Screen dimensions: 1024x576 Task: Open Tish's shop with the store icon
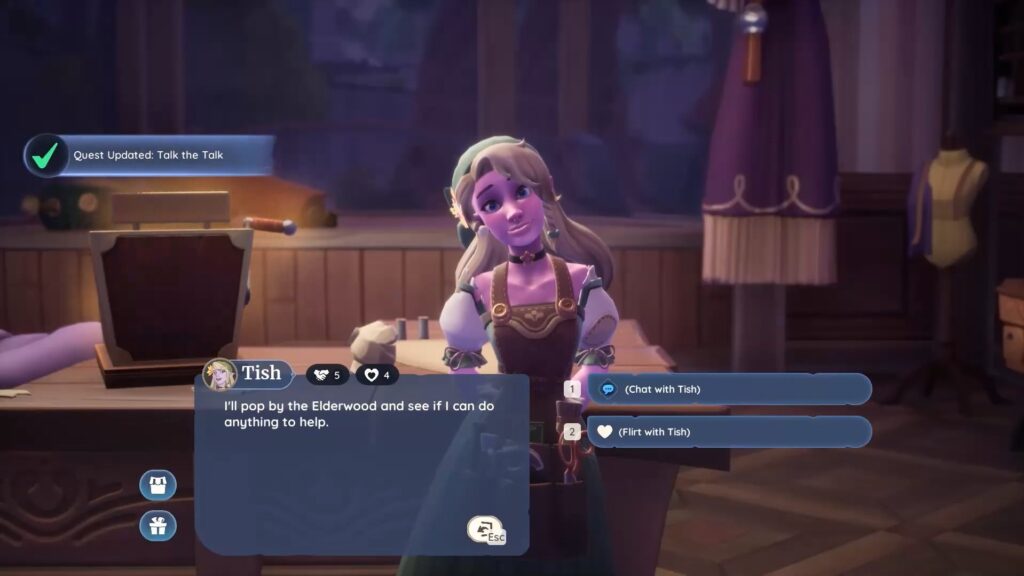pyautogui.click(x=158, y=486)
